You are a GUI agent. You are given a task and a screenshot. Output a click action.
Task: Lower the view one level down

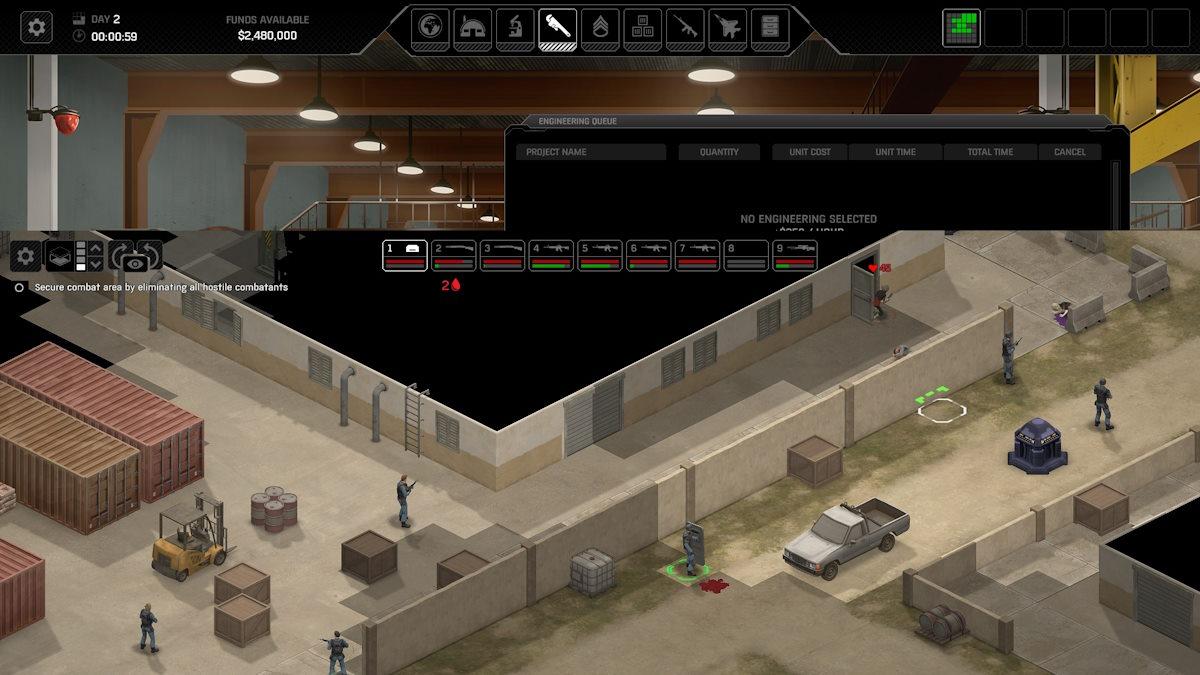coord(96,264)
